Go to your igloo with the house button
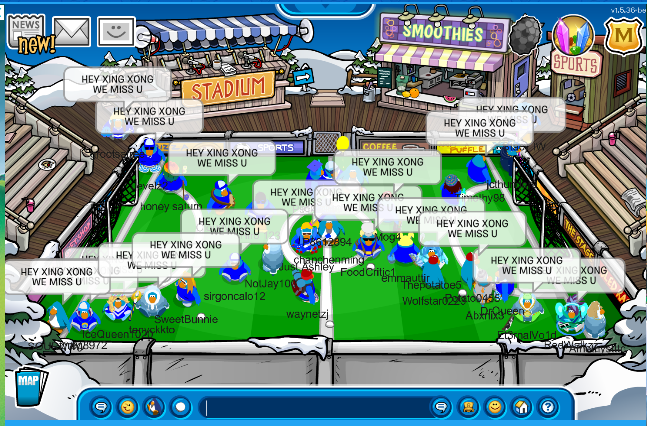Screen dimensions: 647x426 [521, 407]
